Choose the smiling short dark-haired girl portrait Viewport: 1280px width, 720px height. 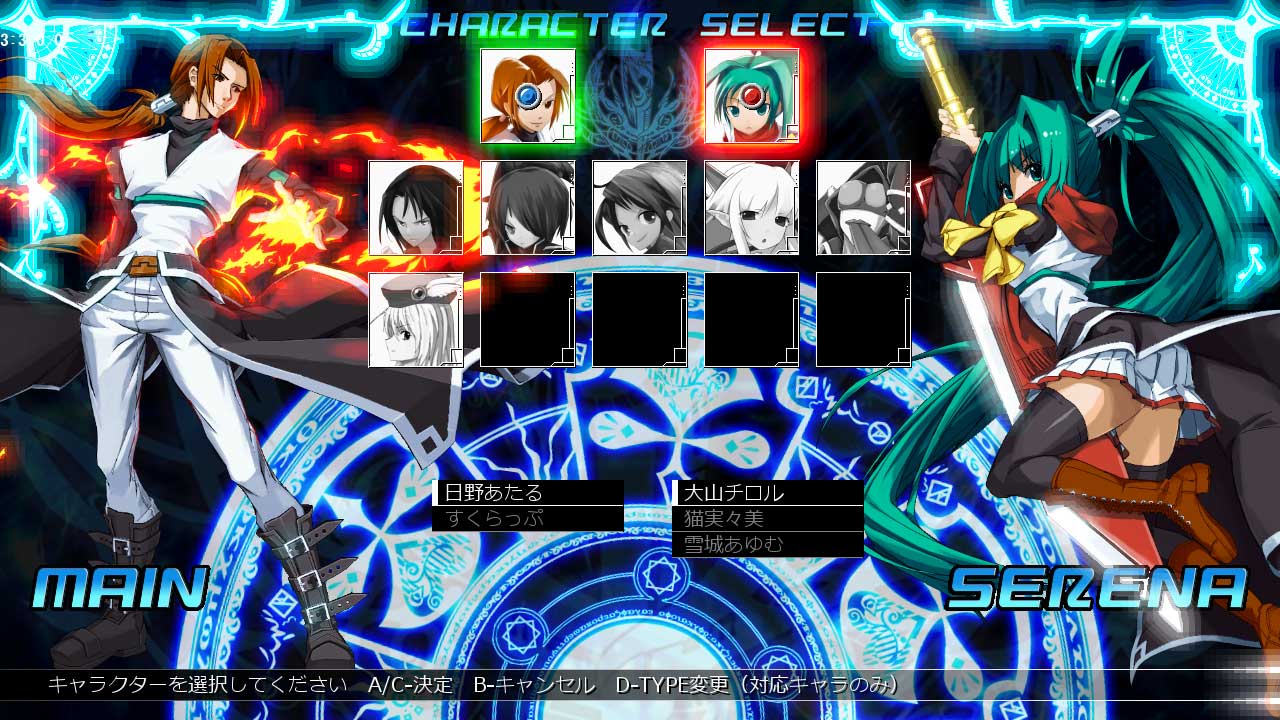pyautogui.click(x=640, y=208)
